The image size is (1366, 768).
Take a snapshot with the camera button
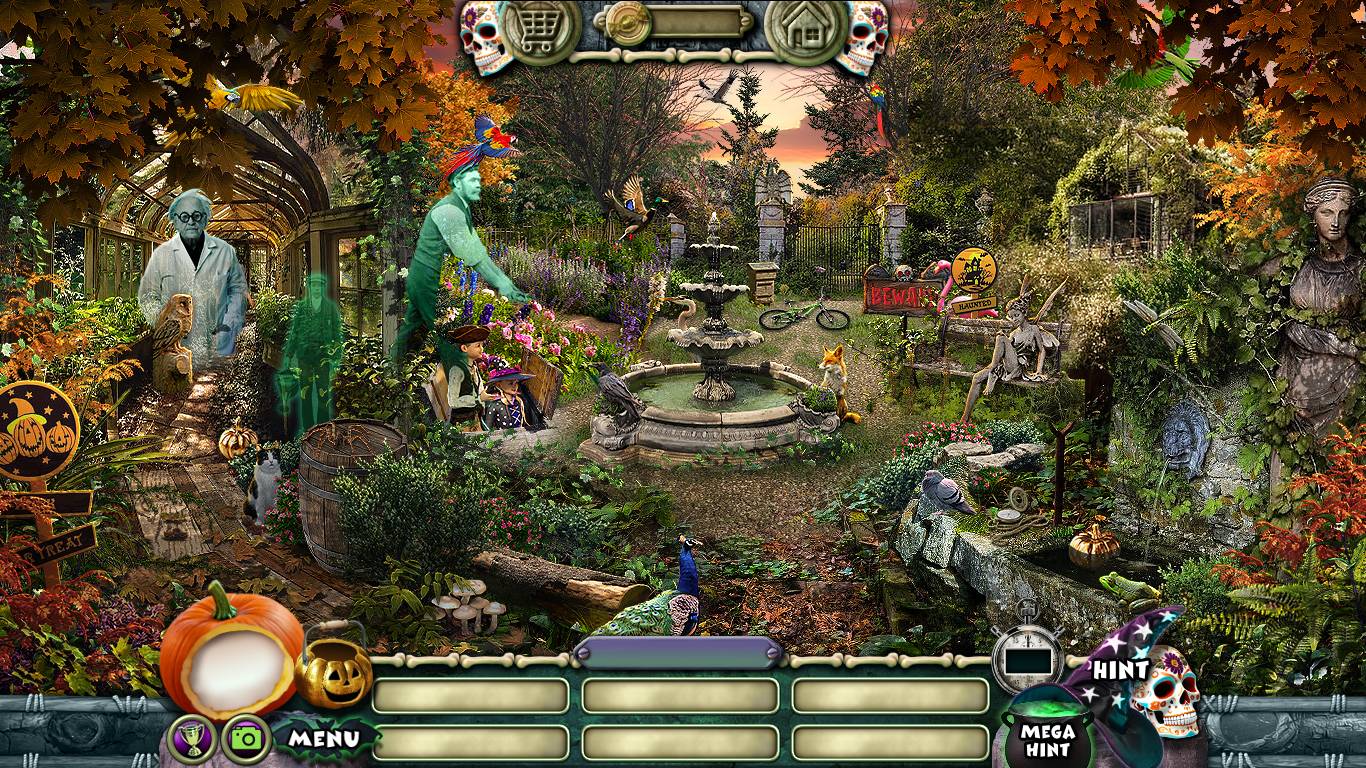click(246, 740)
